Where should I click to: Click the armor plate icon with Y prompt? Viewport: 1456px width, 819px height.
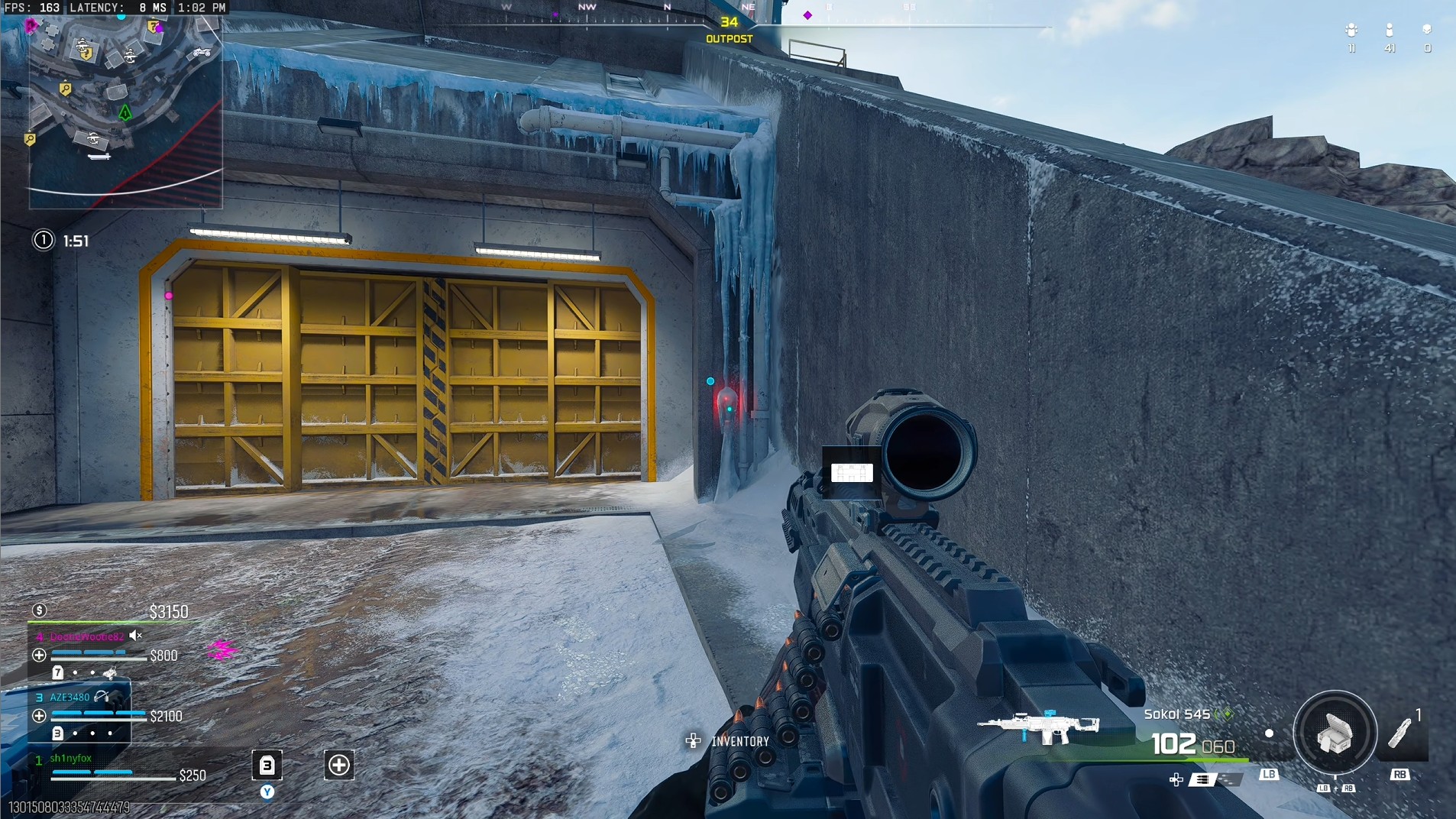click(267, 764)
